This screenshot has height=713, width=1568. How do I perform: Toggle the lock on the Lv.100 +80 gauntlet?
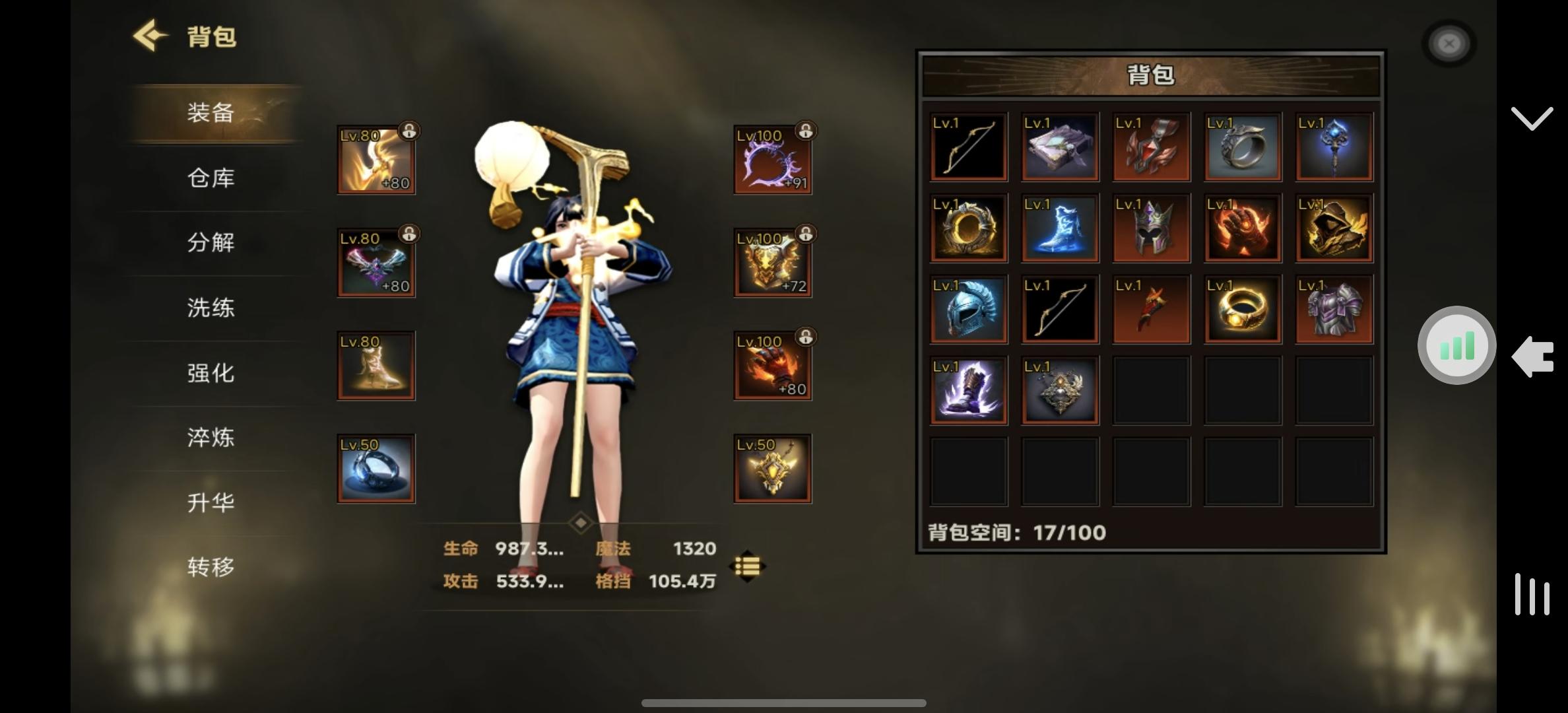coord(806,337)
